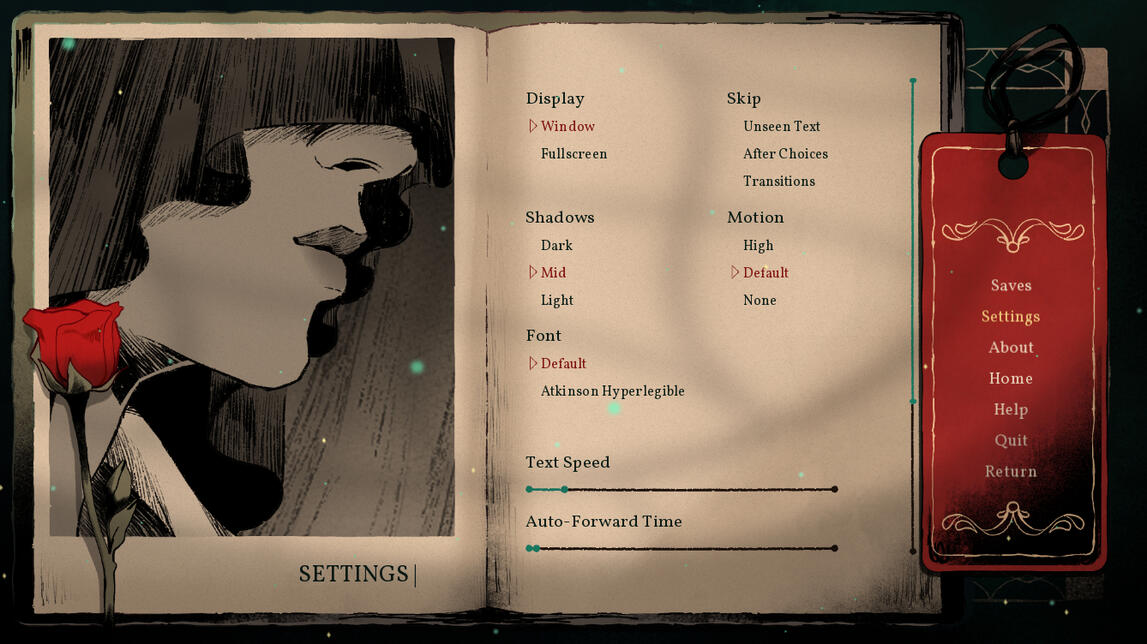
Task: Set Shadows to Light
Action: click(x=557, y=300)
